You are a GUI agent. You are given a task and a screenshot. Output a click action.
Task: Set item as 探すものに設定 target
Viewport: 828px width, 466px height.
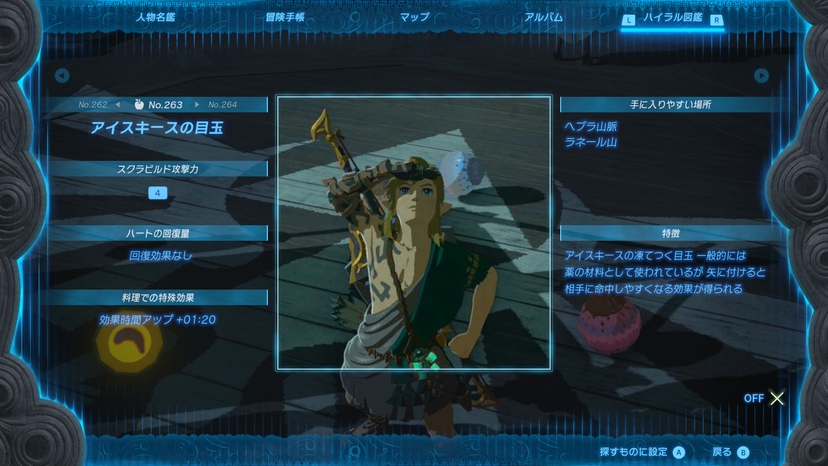click(642, 452)
